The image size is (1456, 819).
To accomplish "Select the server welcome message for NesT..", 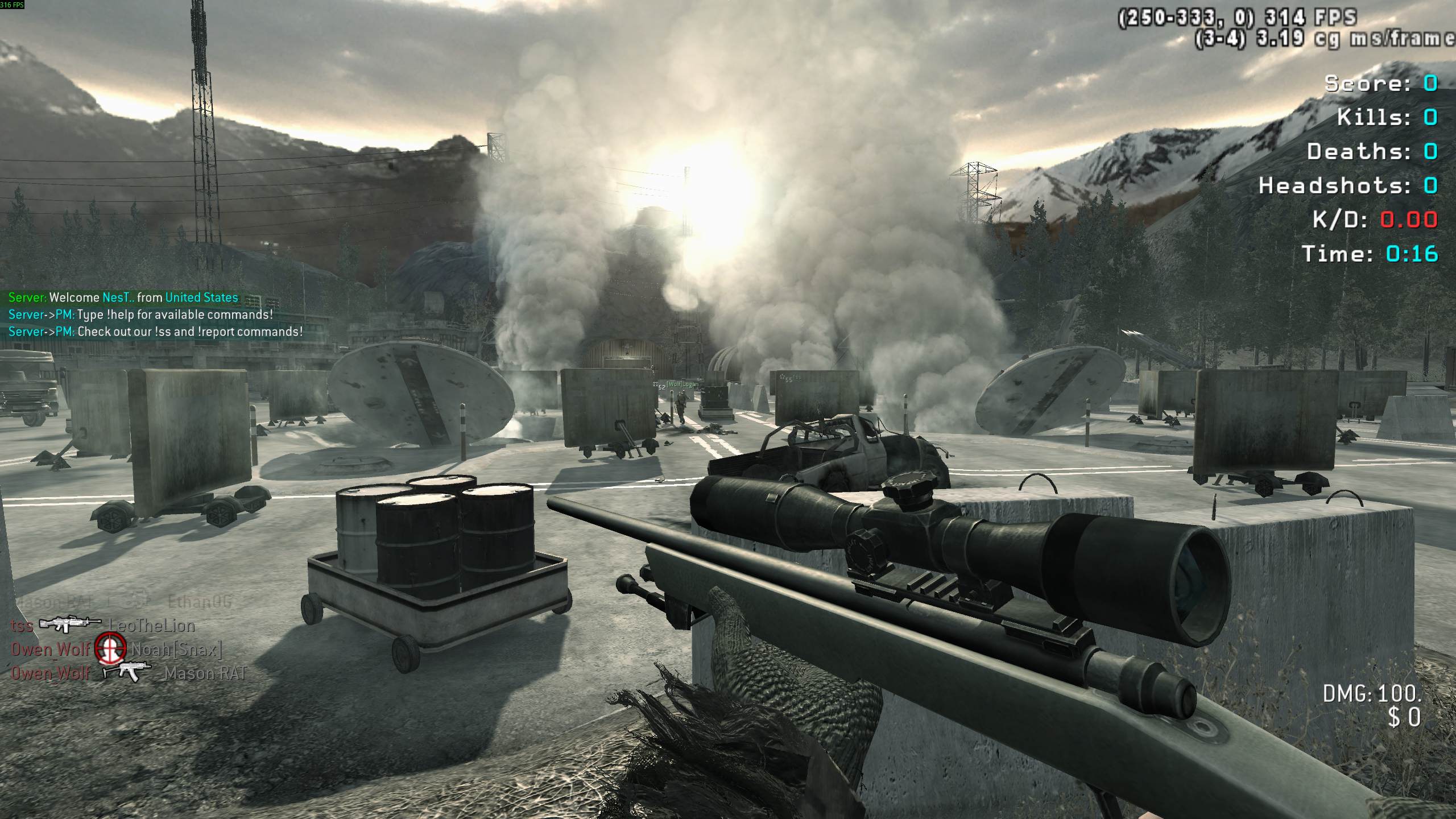I will click(123, 297).
